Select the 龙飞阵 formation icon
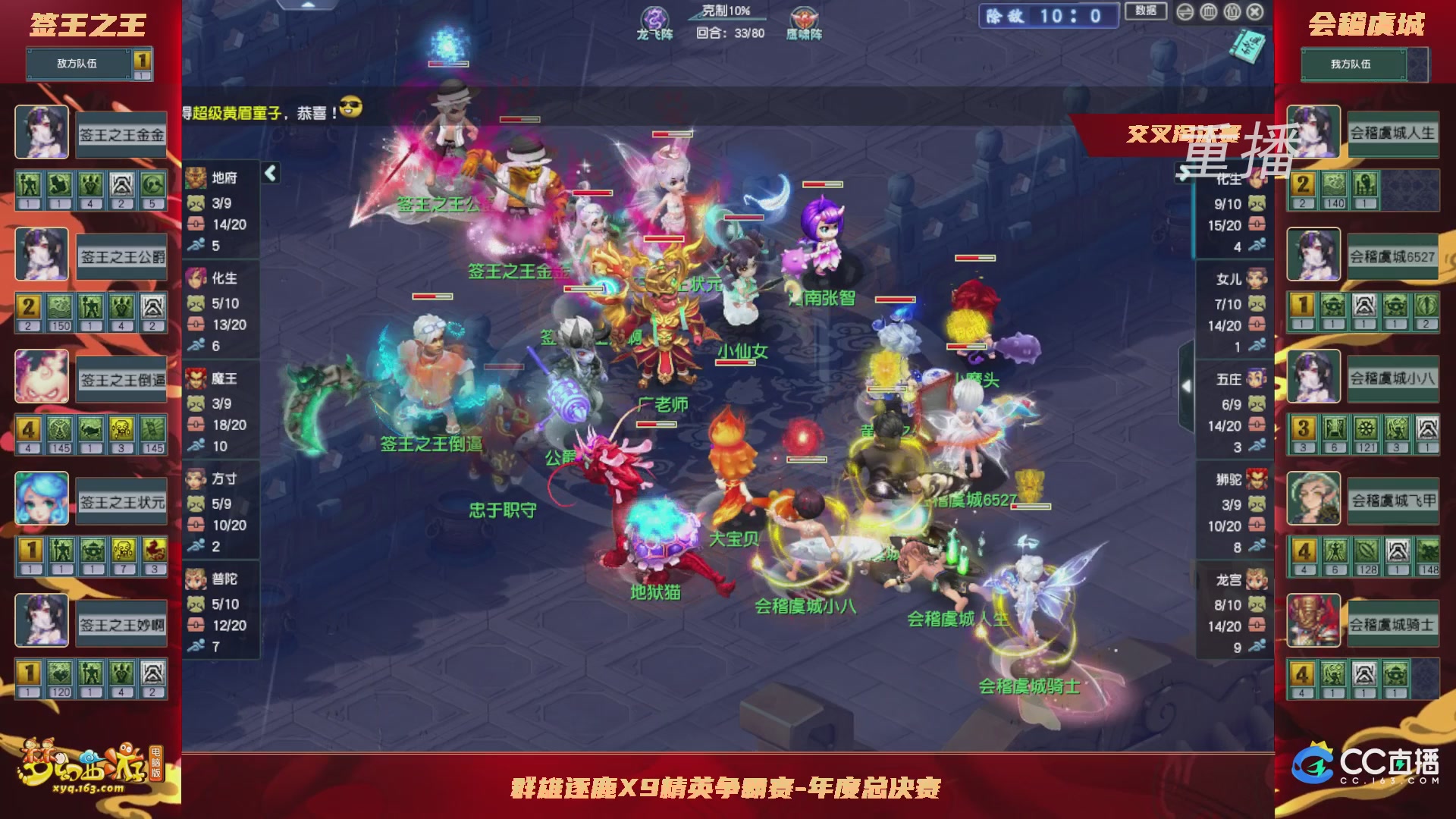This screenshot has width=1456, height=819. point(654,17)
